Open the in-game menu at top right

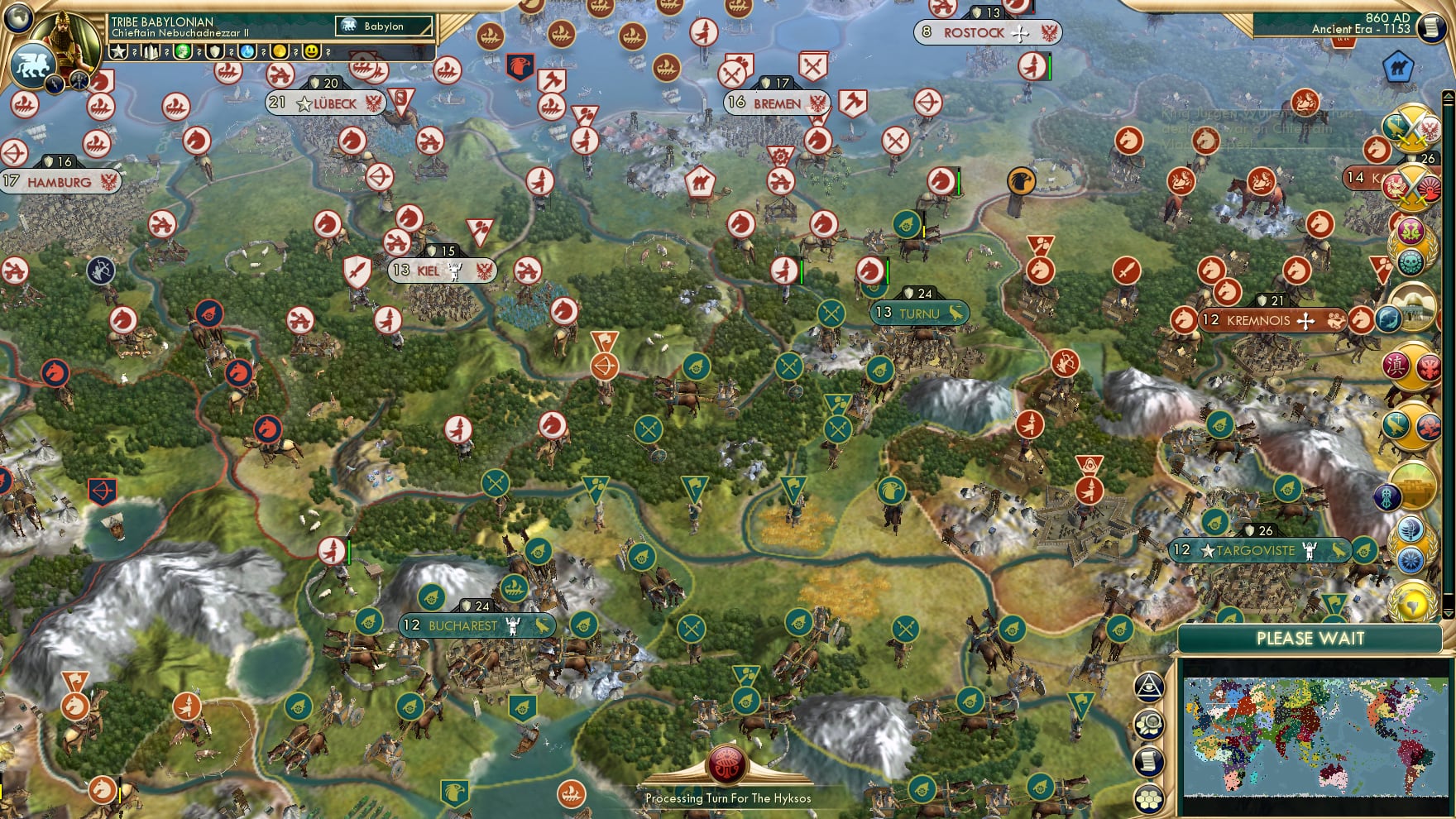click(1430, 27)
